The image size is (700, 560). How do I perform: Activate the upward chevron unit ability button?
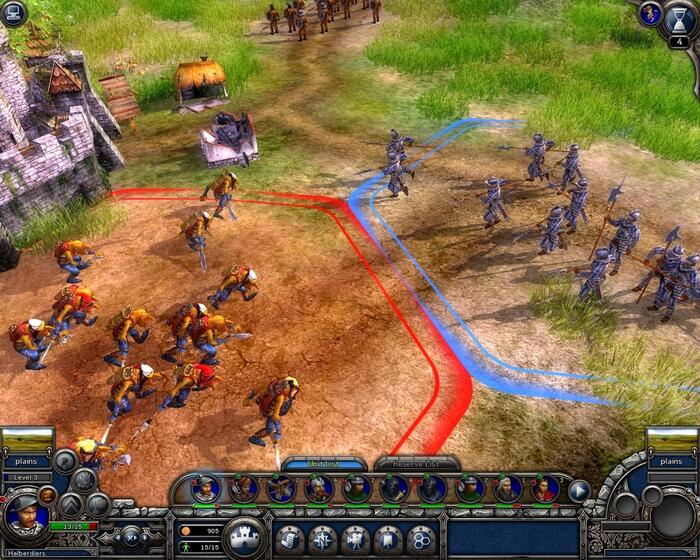(70, 505)
